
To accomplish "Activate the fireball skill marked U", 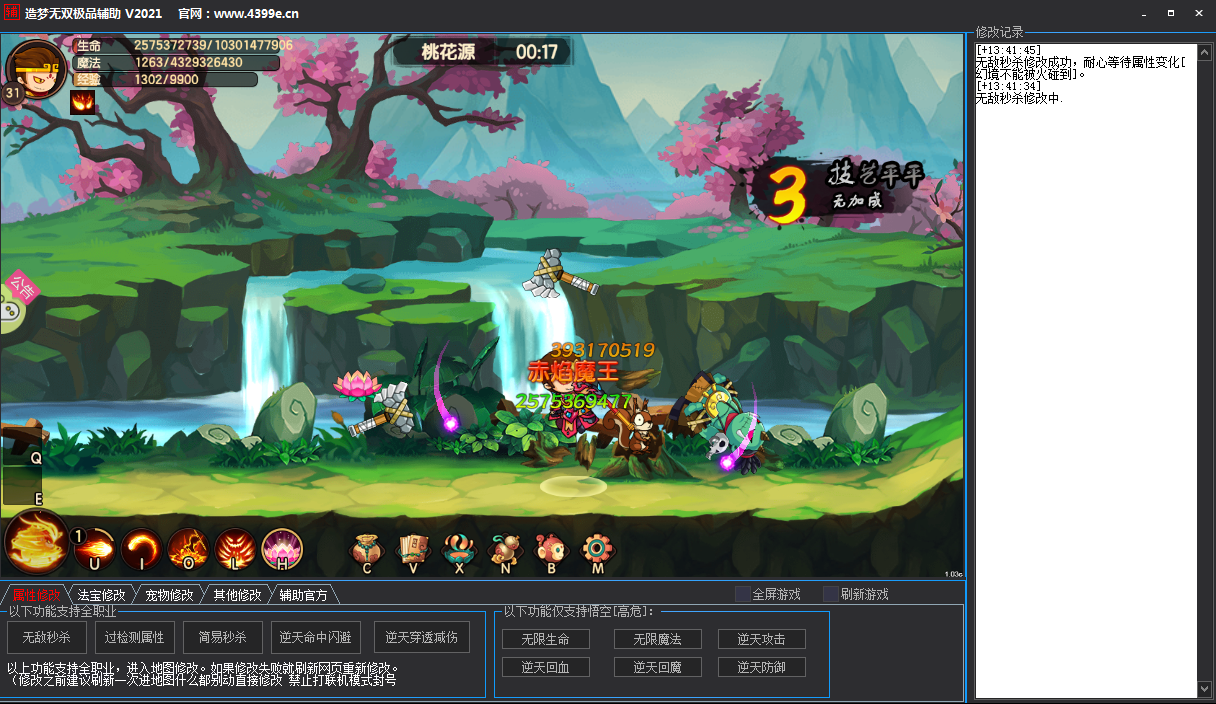I will [94, 548].
